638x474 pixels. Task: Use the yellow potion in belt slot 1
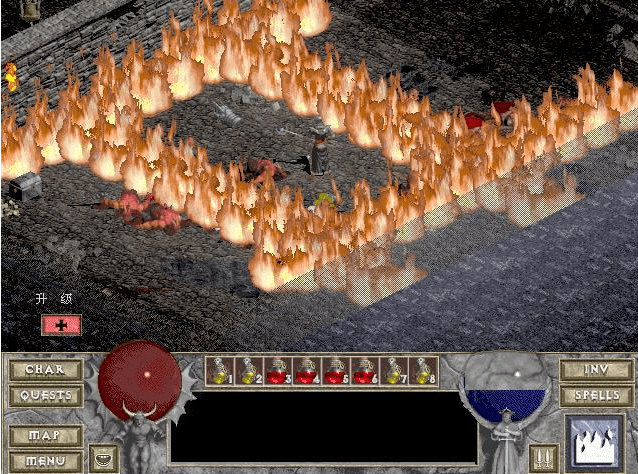[219, 371]
